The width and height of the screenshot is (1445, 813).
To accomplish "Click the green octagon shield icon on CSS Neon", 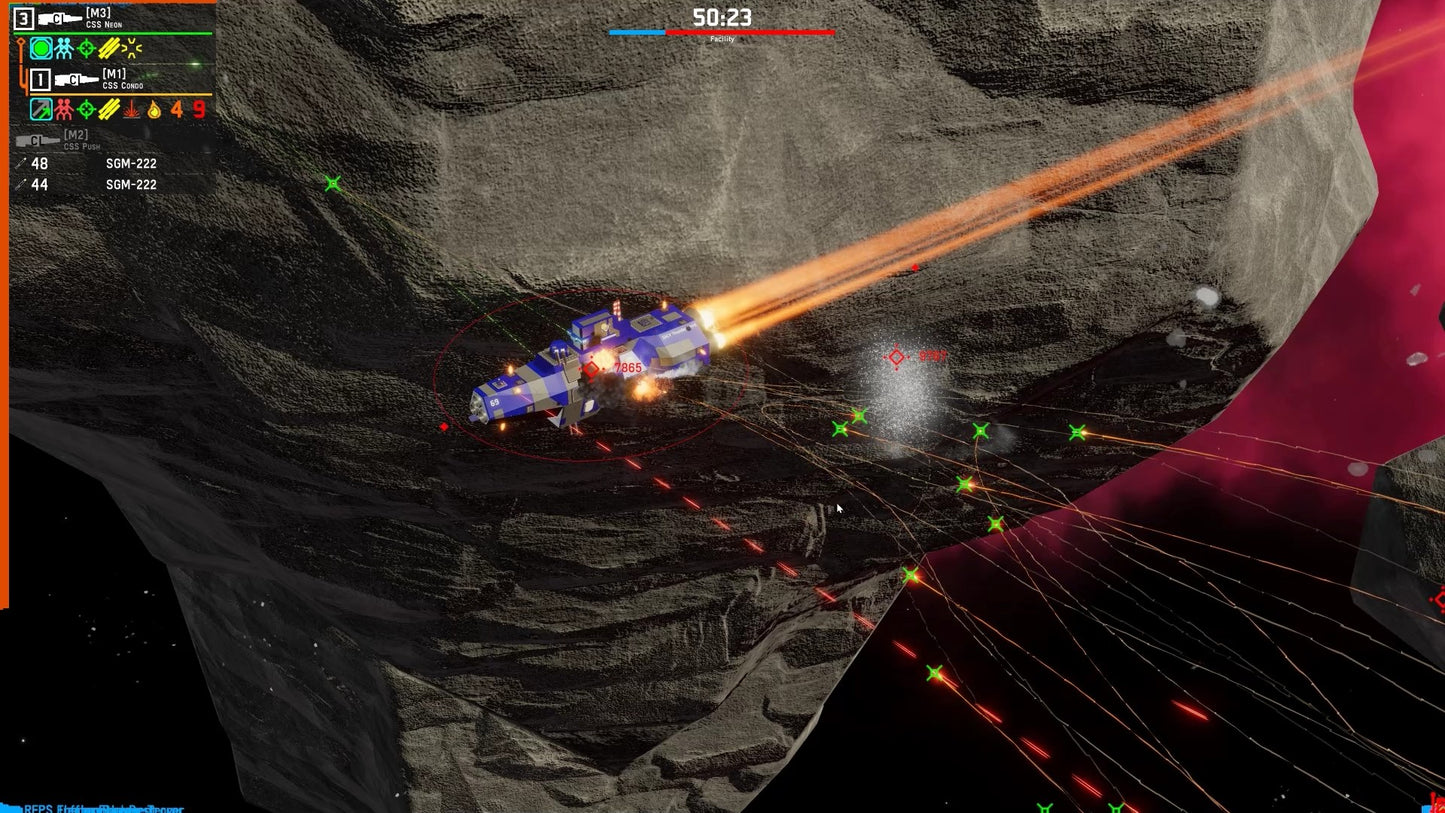I will (41, 47).
